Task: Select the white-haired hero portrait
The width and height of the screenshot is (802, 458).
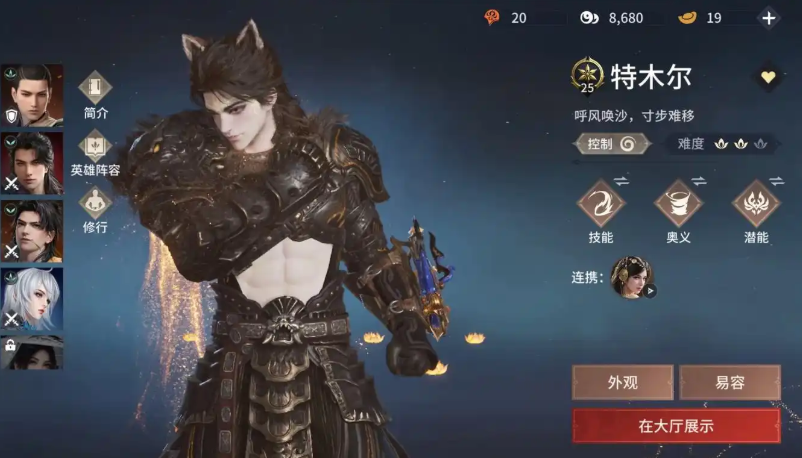Action: [32, 297]
